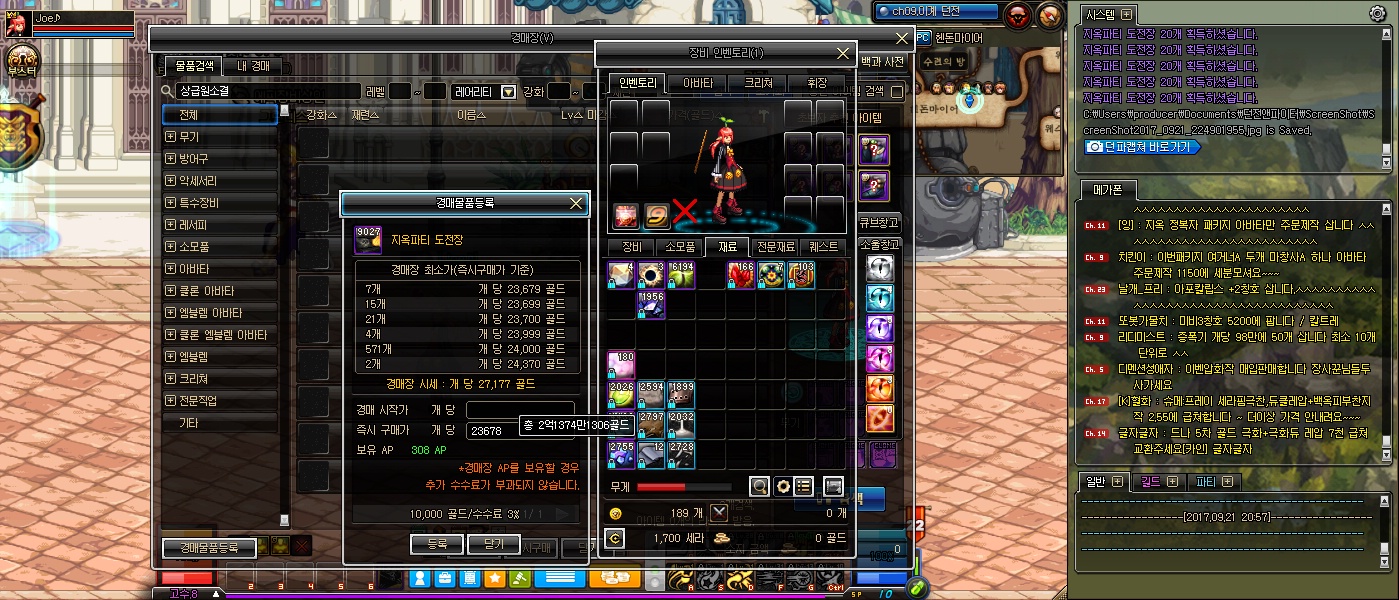Close the 경매물품등록 registration dialog
Viewport: 1399px width, 600px height.
tap(576, 203)
